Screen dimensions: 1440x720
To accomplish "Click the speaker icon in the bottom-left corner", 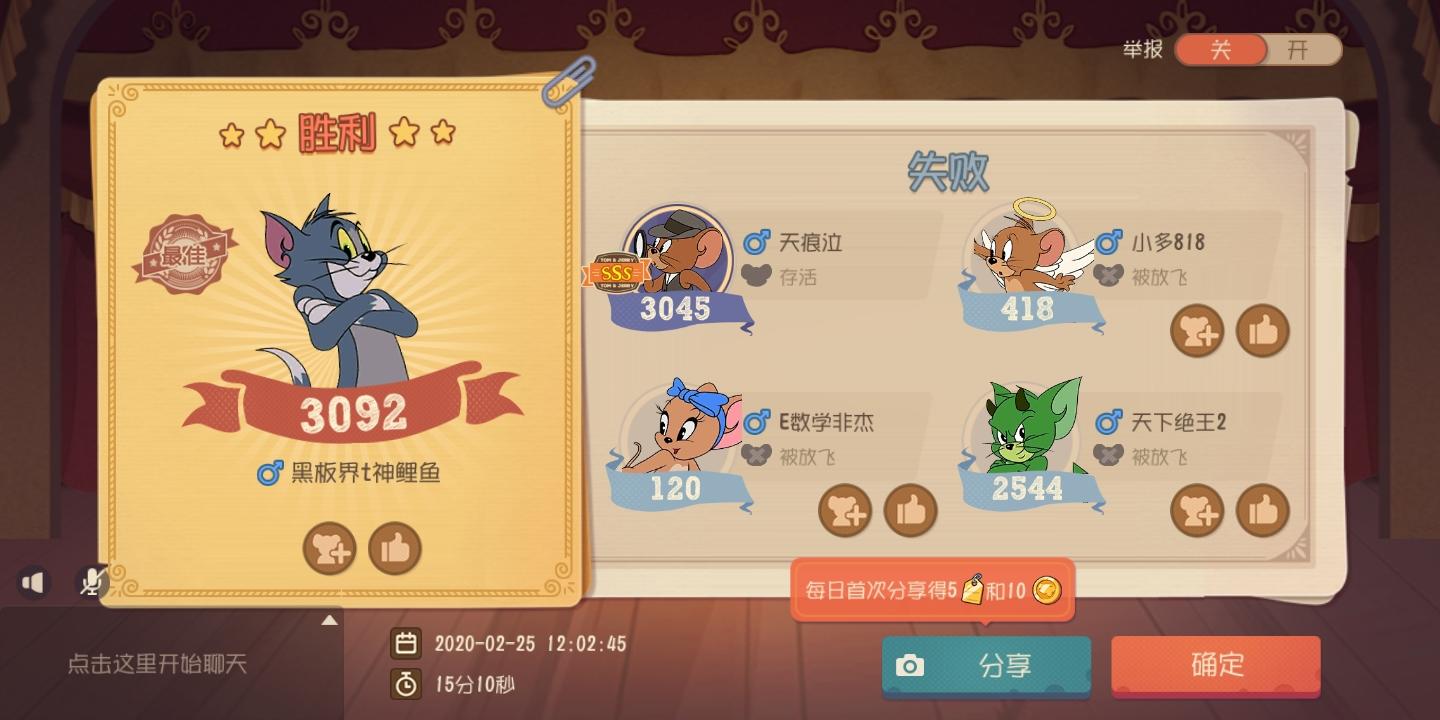I will [x=33, y=582].
